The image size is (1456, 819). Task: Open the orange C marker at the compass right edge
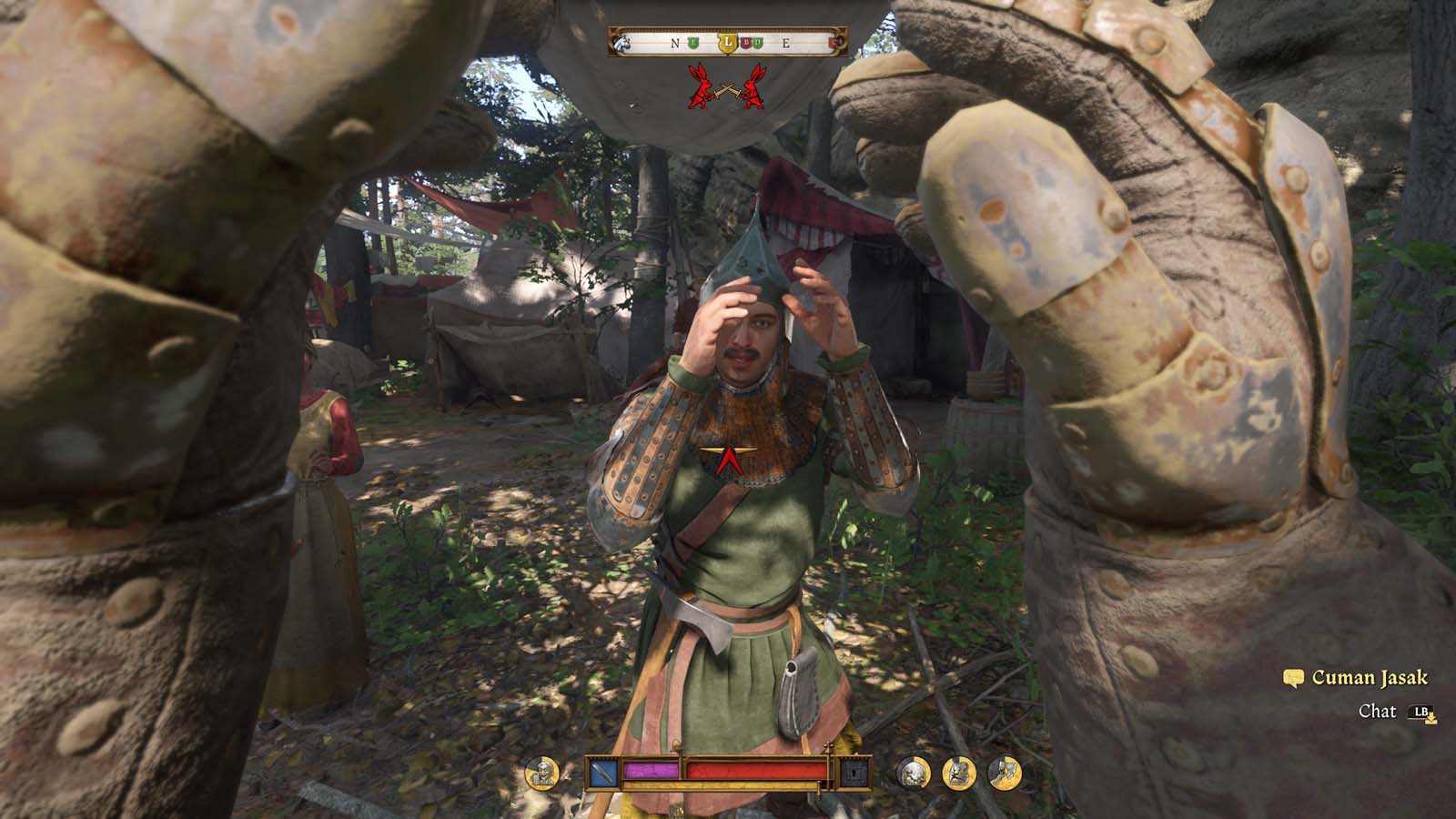[x=834, y=41]
